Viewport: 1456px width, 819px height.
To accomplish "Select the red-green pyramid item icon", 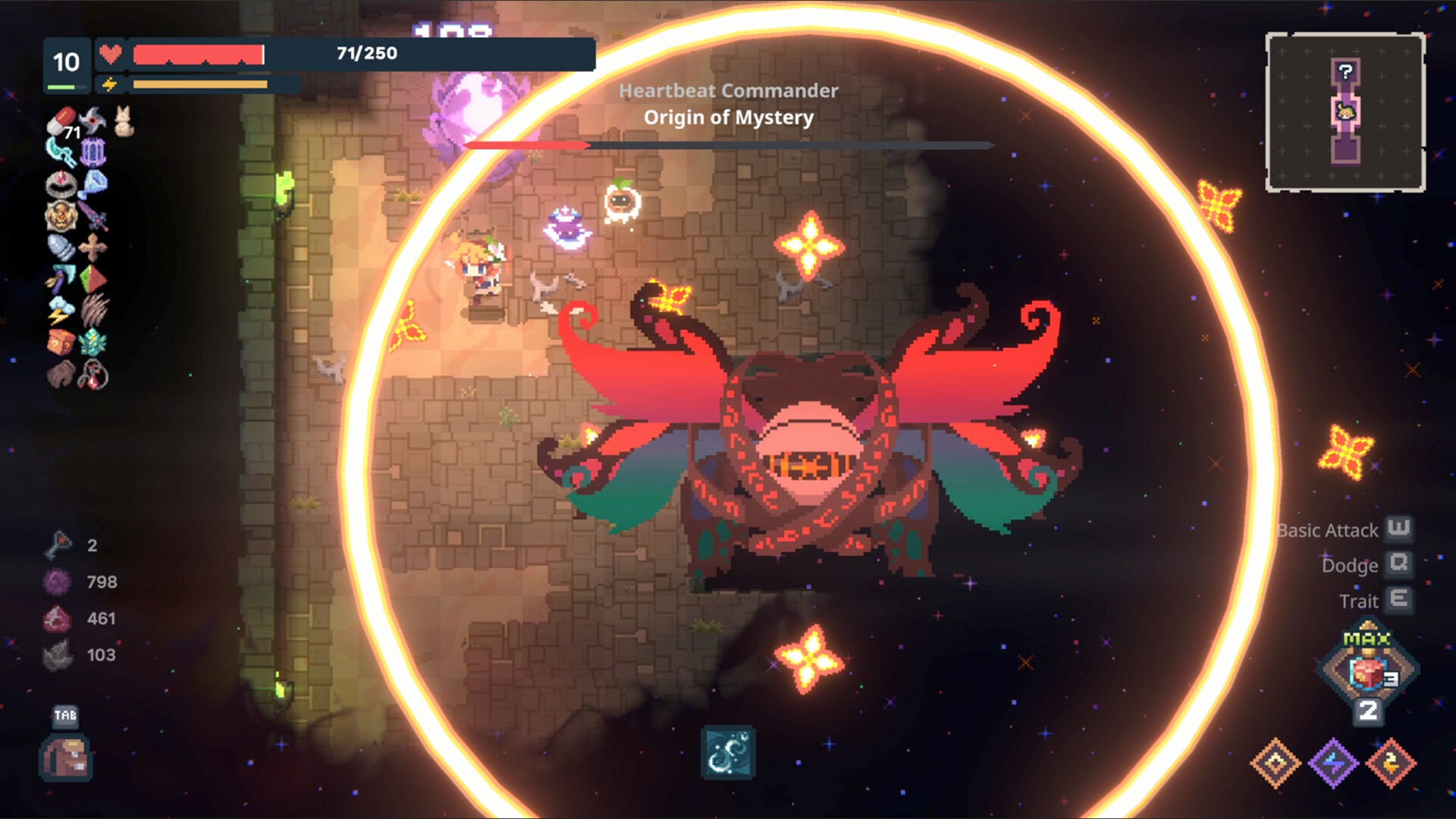I will pyautogui.click(x=93, y=279).
